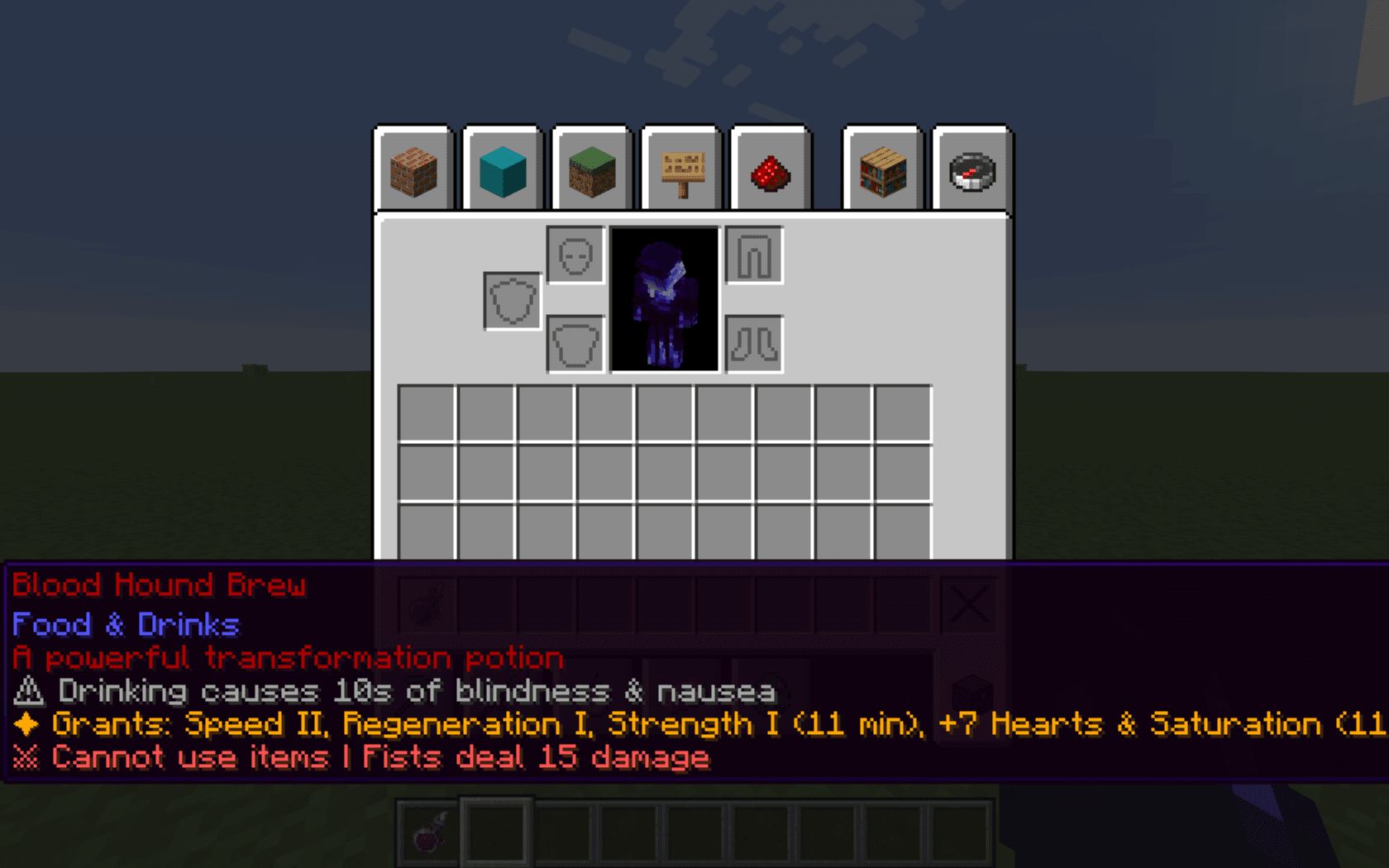
Task: Select the grass block Natural Blocks tab
Action: 592,171
